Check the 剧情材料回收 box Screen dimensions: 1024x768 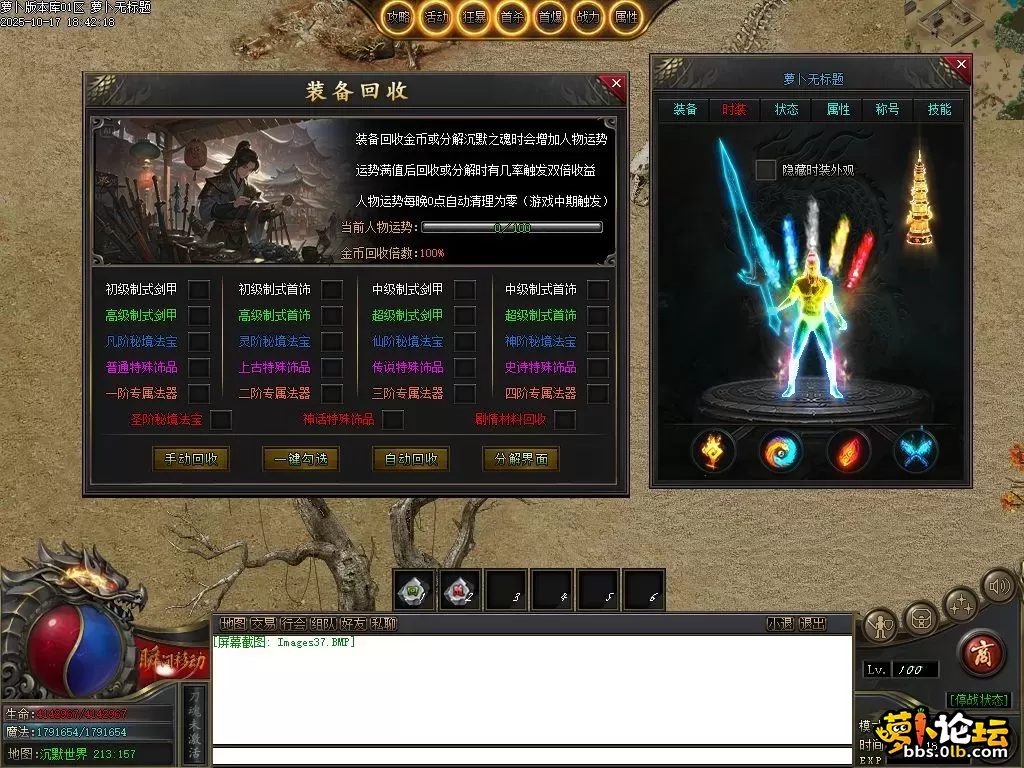pyautogui.click(x=565, y=420)
